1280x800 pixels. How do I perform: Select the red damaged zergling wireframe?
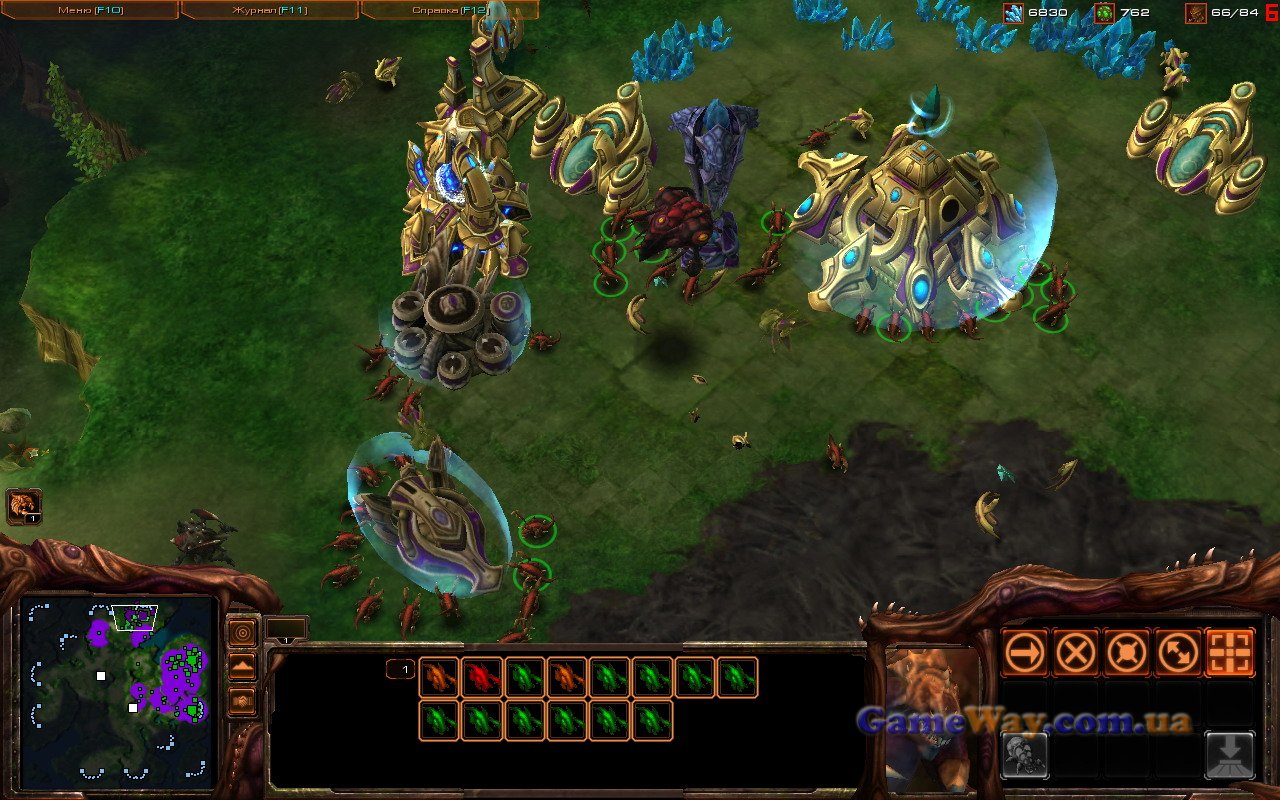(x=481, y=677)
